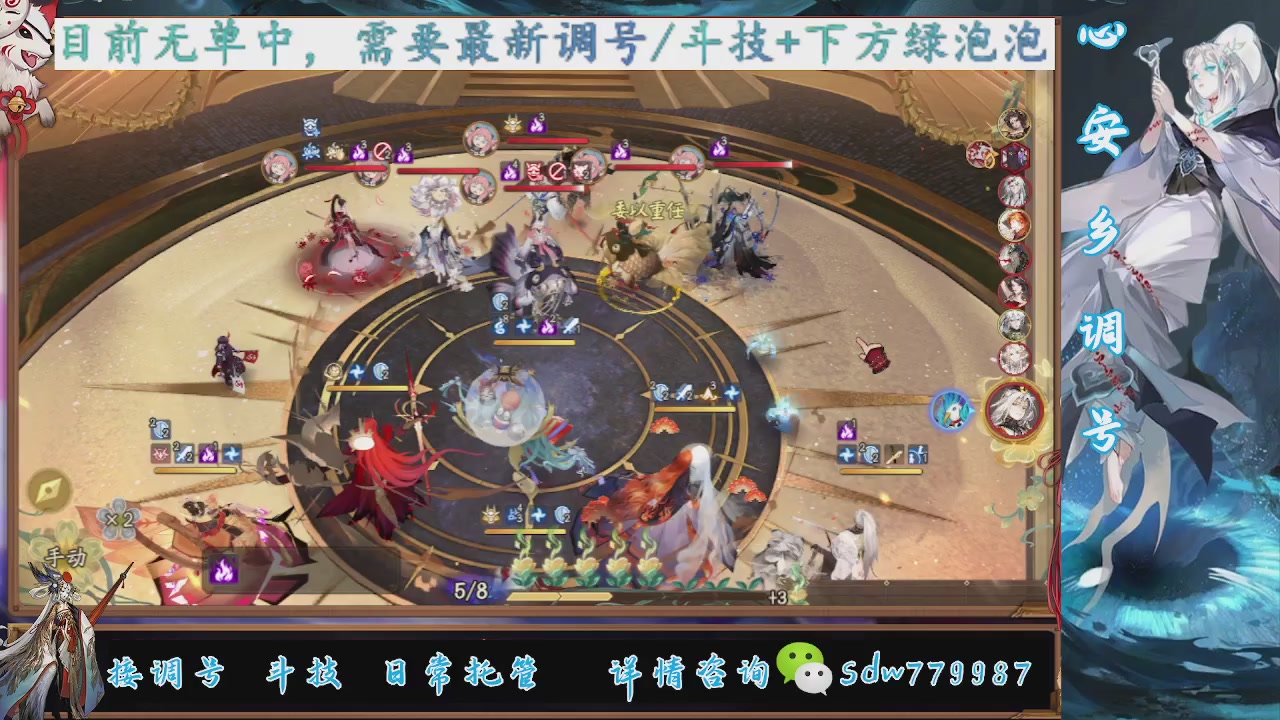The height and width of the screenshot is (720, 1280).
Task: Select the red seal charm icon near the portraits
Action: [979, 156]
